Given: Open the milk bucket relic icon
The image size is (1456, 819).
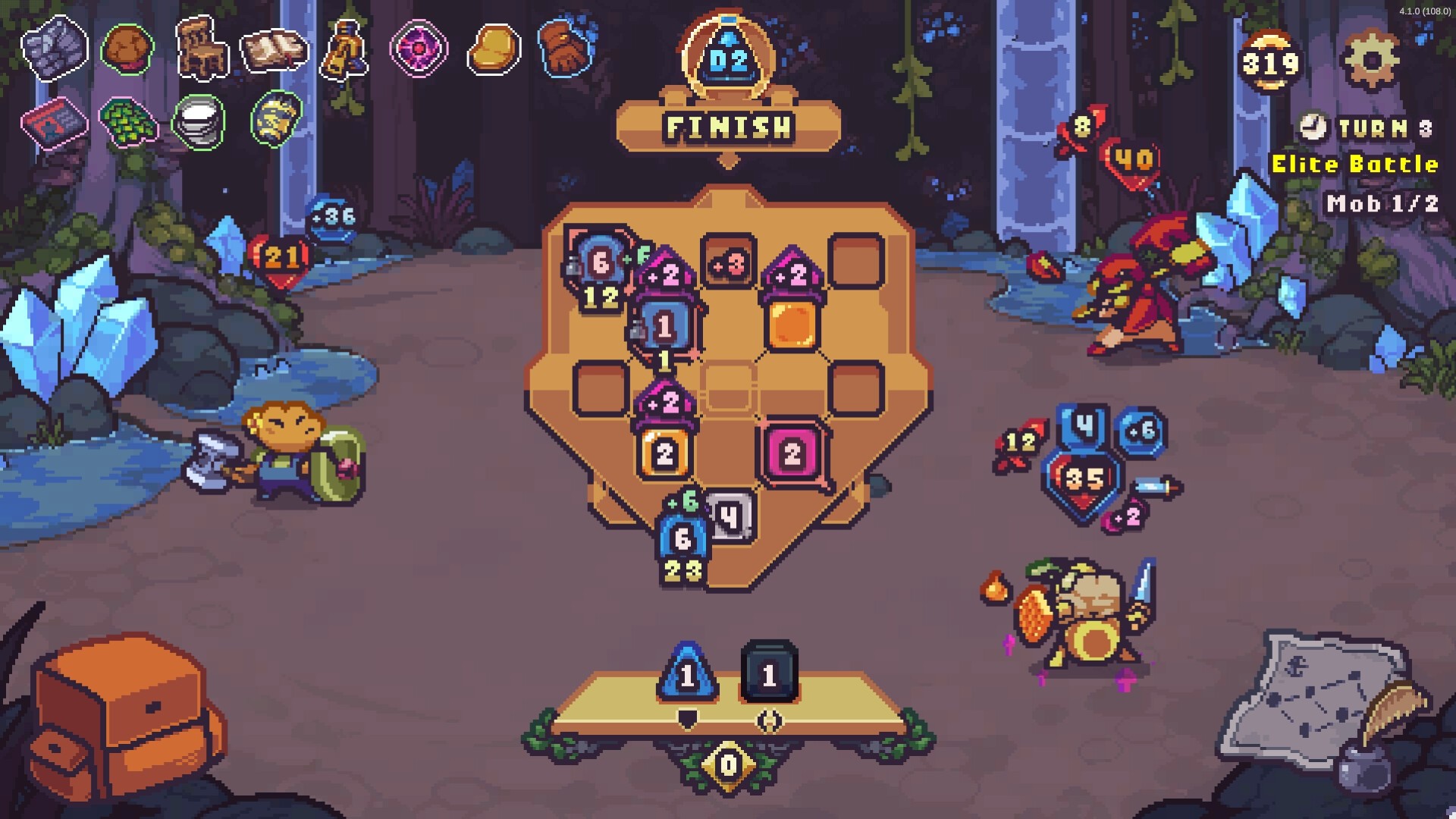Looking at the screenshot, I should point(199,121).
